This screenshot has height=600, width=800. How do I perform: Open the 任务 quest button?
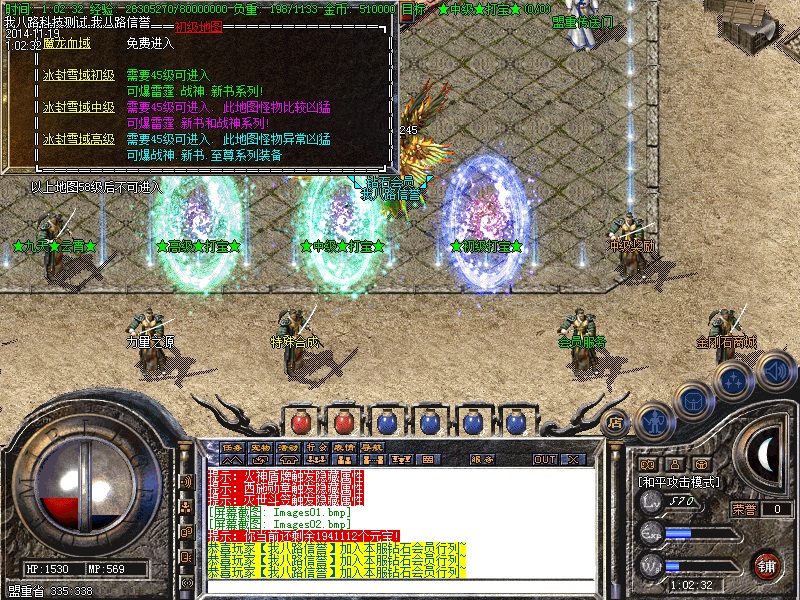[233, 447]
